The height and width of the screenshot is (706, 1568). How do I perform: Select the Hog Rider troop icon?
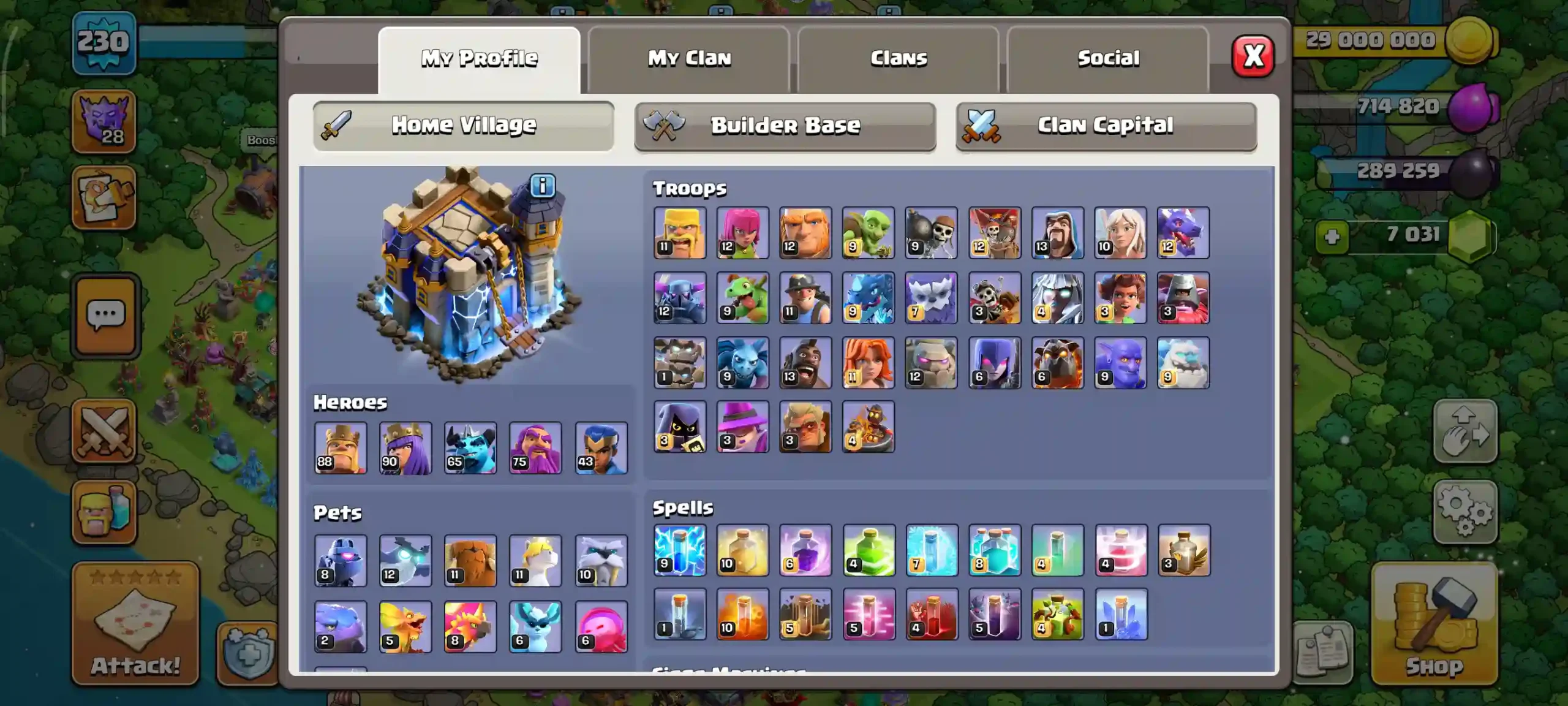point(805,363)
